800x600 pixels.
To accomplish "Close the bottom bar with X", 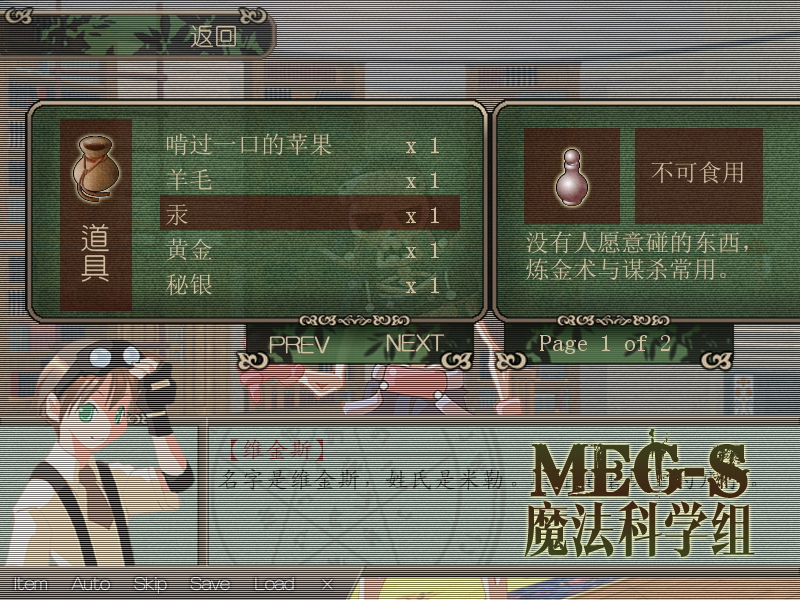I will coord(328,584).
